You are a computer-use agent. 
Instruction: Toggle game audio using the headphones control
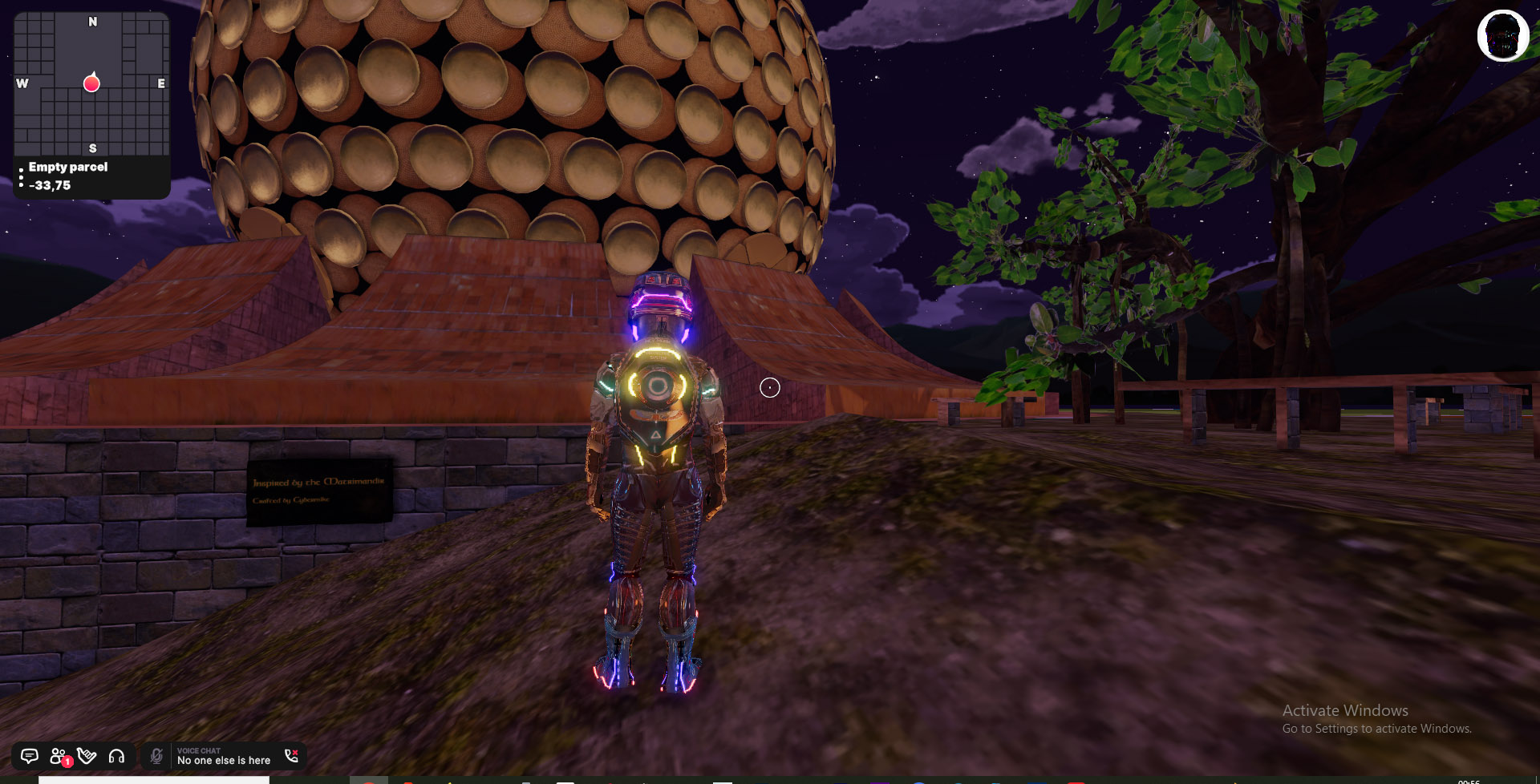pyautogui.click(x=117, y=756)
